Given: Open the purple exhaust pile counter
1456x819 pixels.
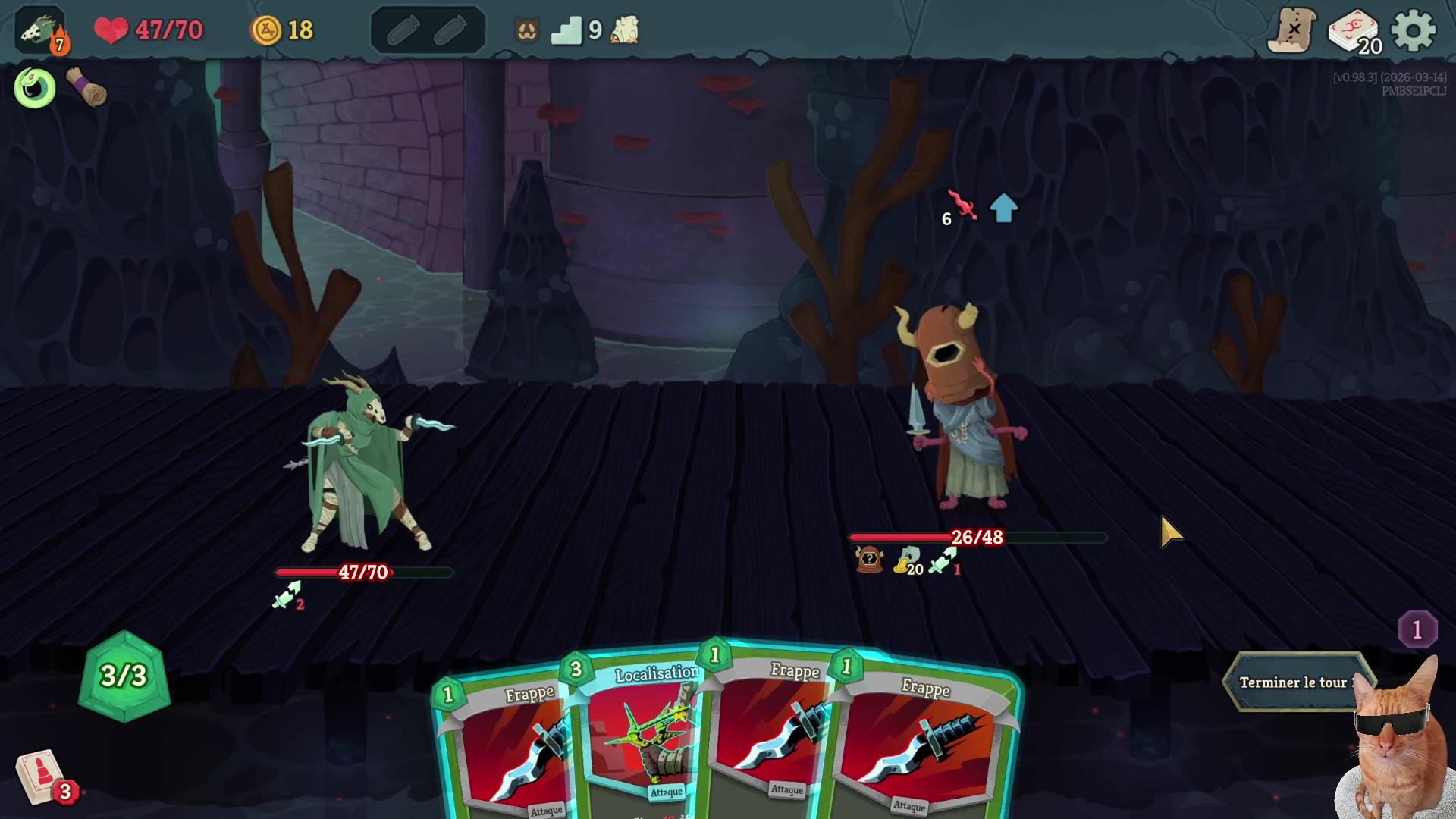Looking at the screenshot, I should tap(1417, 629).
